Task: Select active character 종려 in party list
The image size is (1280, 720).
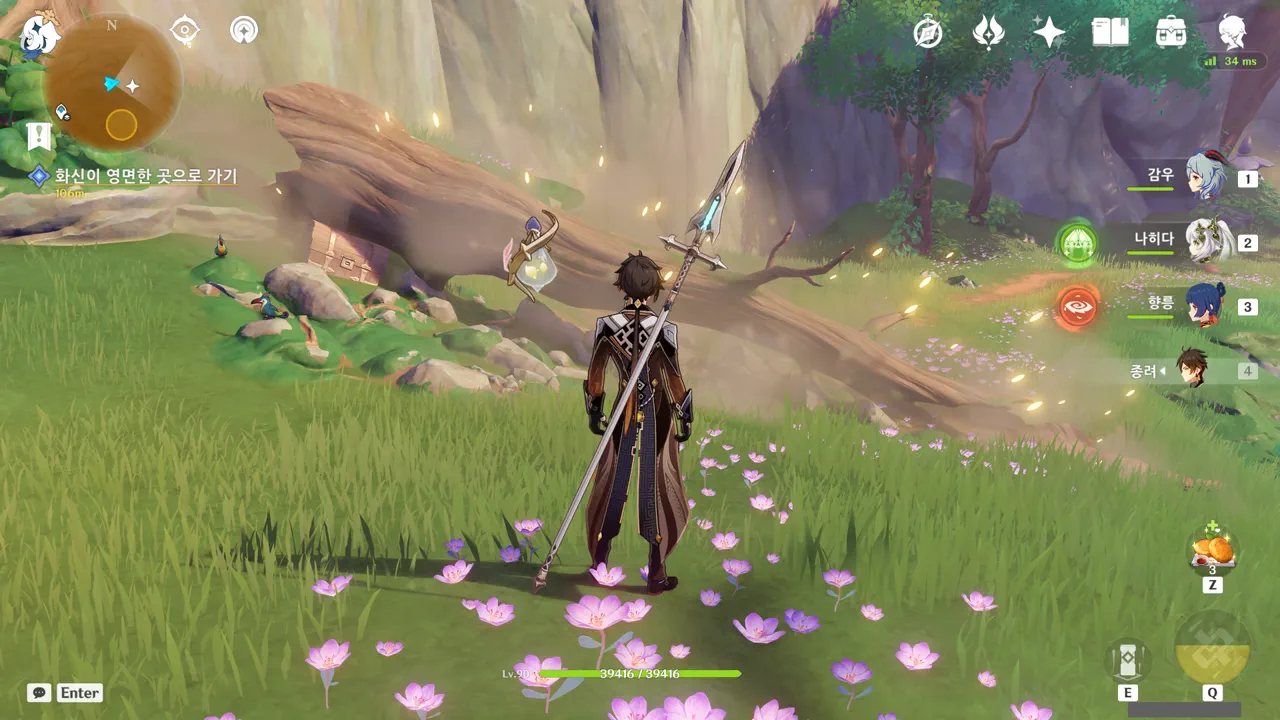Action: pos(1192,370)
